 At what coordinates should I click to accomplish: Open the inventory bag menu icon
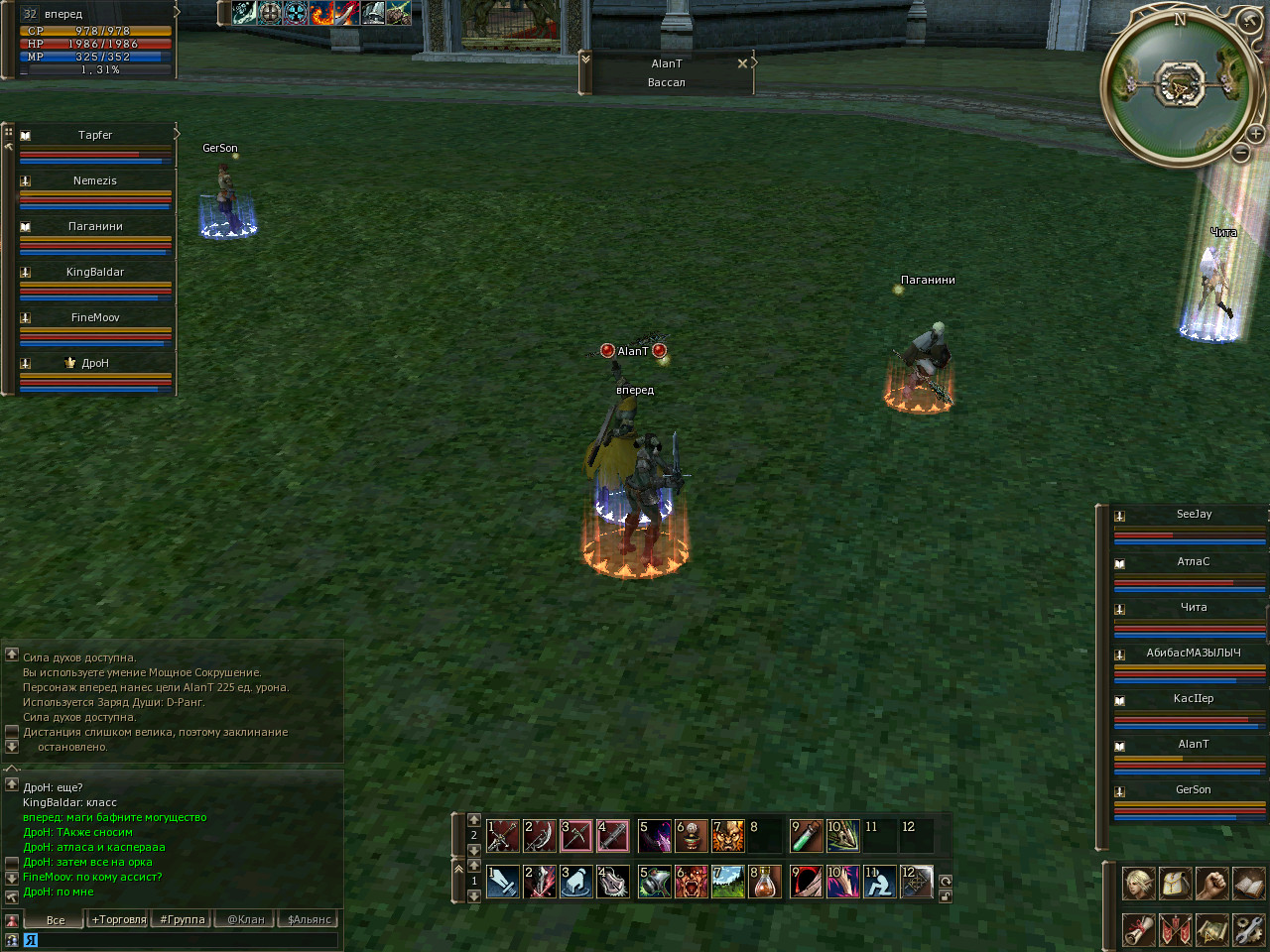click(x=1175, y=883)
